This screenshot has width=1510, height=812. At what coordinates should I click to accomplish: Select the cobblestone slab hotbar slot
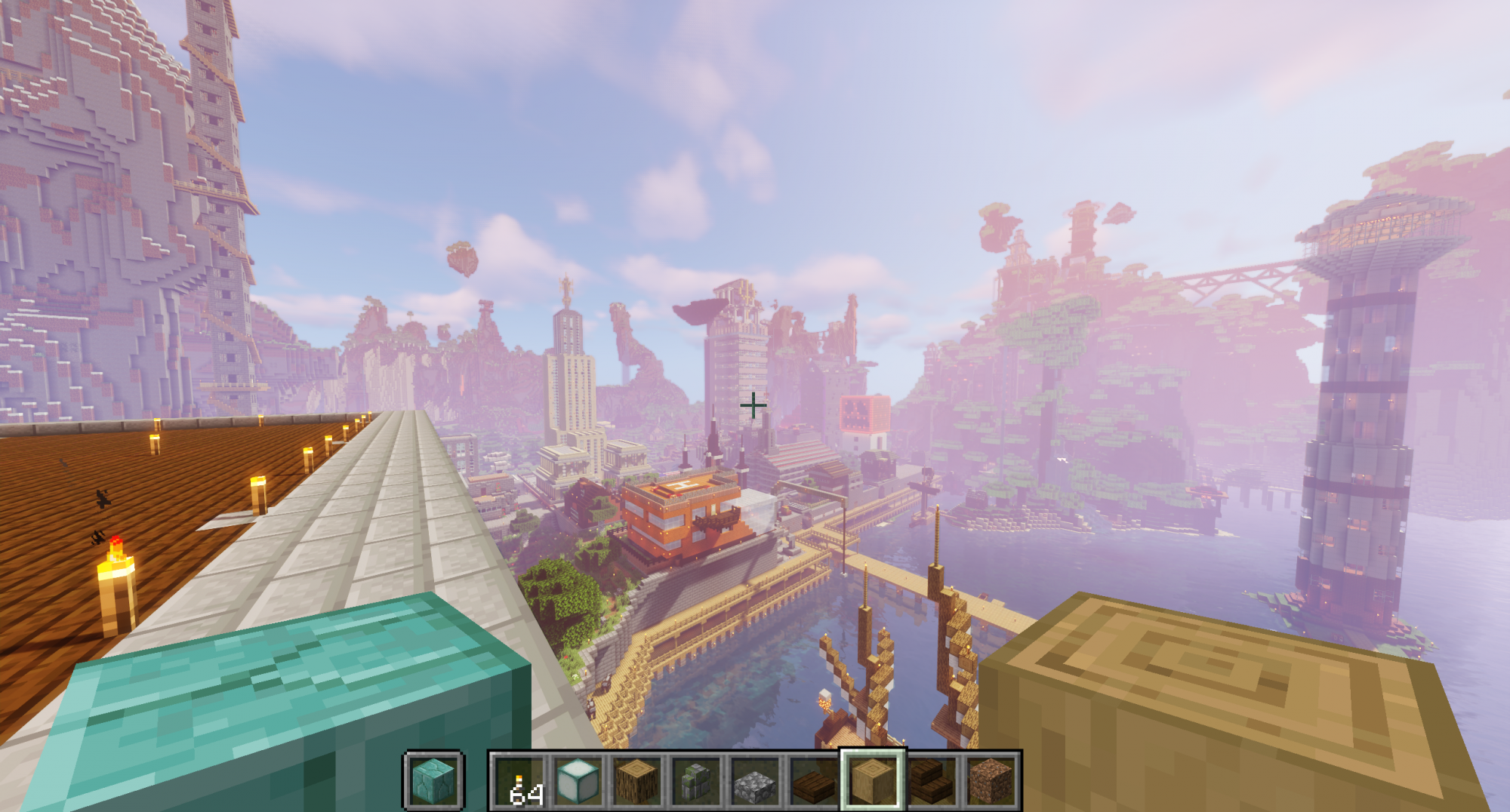tap(755, 780)
